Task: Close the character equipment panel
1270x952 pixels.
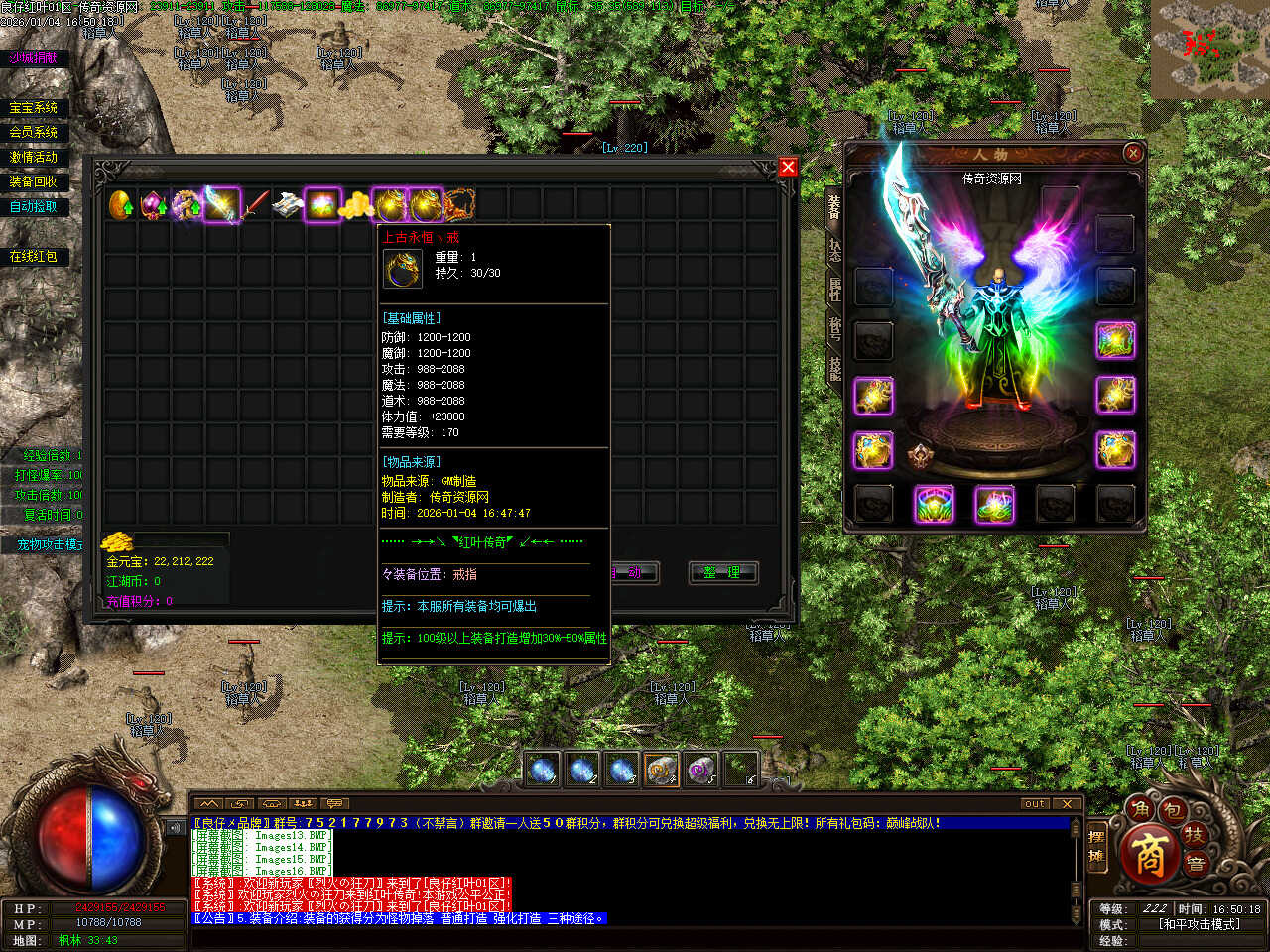Action: (x=1133, y=153)
